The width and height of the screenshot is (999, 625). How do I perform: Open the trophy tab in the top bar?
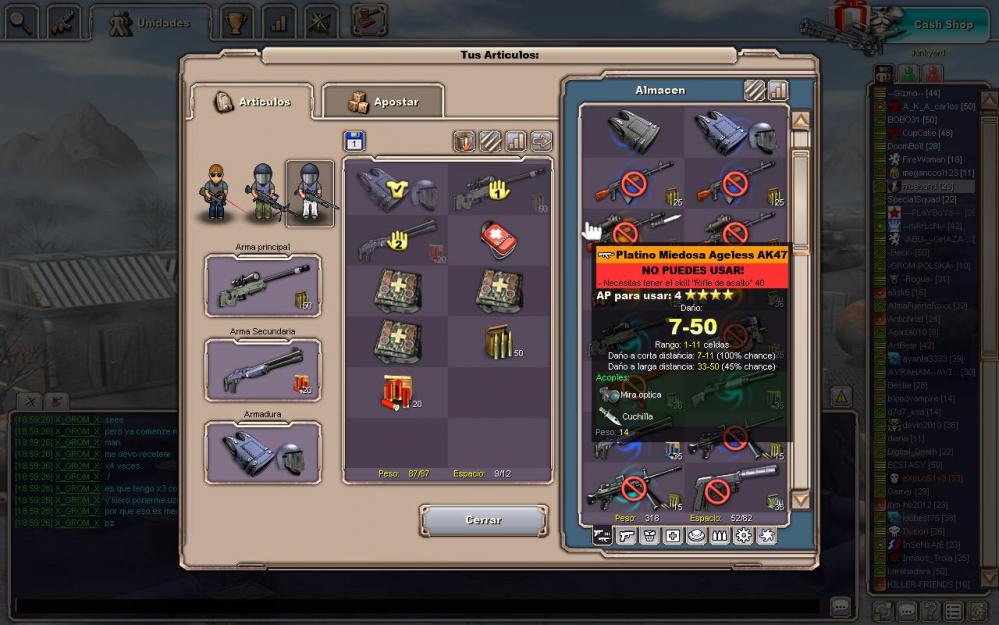236,21
